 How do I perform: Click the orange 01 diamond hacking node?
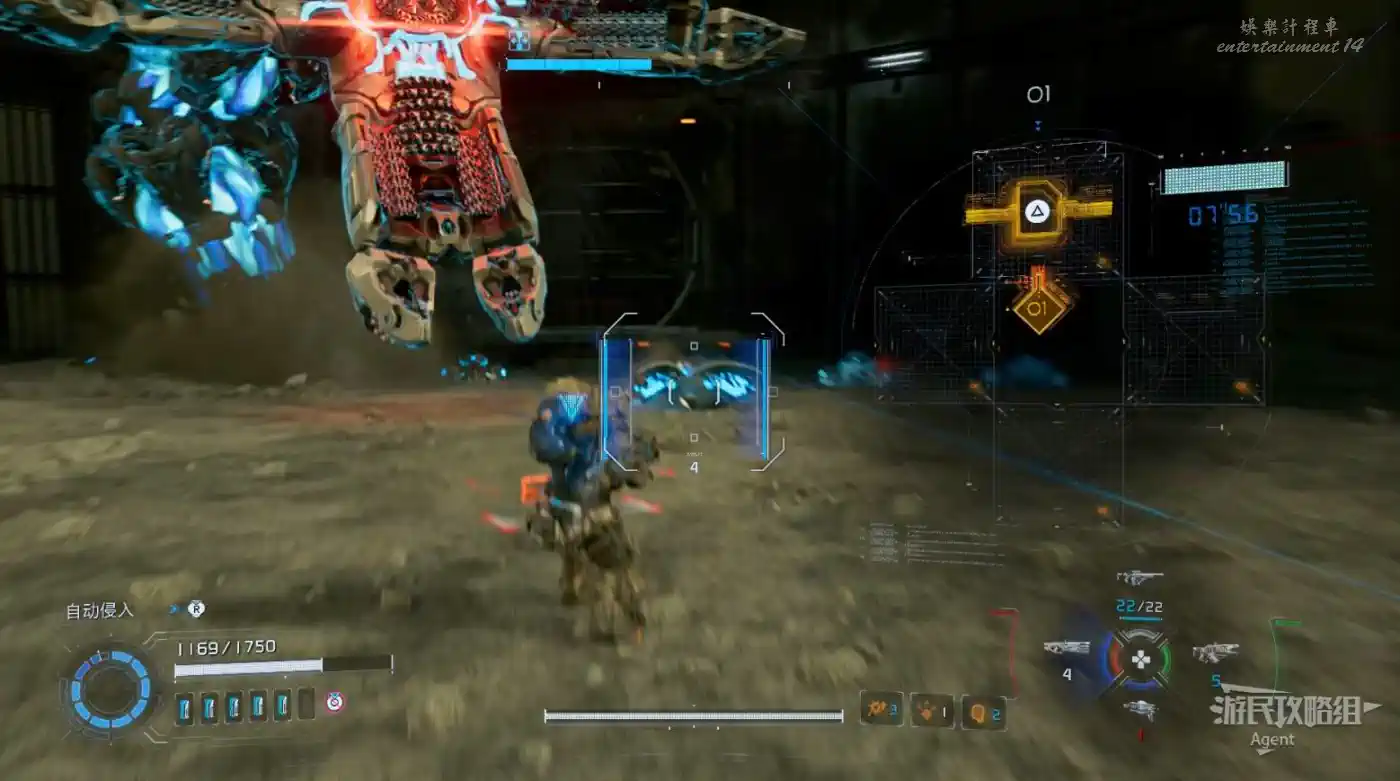pyautogui.click(x=1039, y=308)
